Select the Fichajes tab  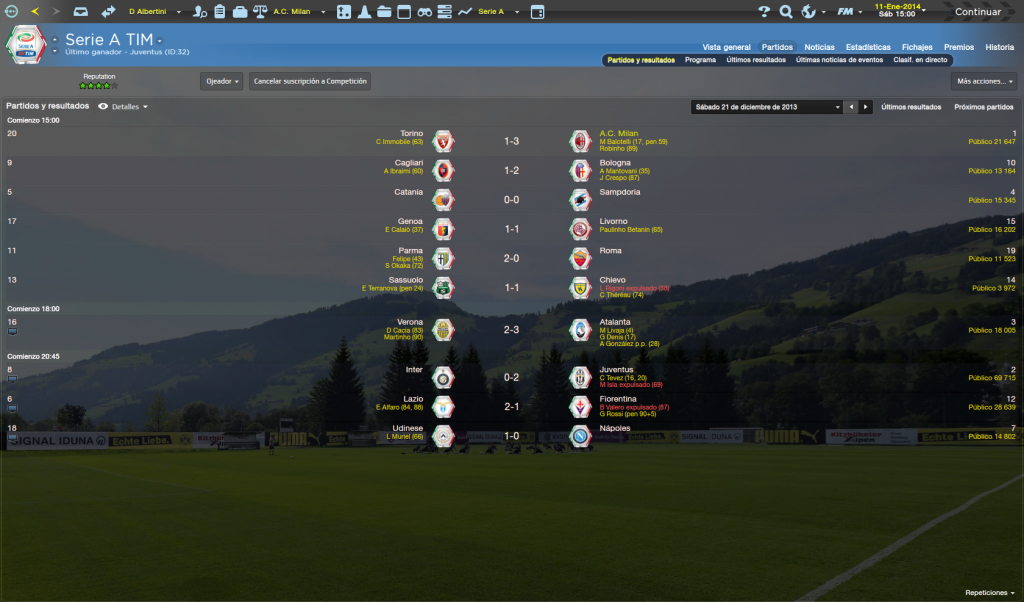tap(917, 47)
